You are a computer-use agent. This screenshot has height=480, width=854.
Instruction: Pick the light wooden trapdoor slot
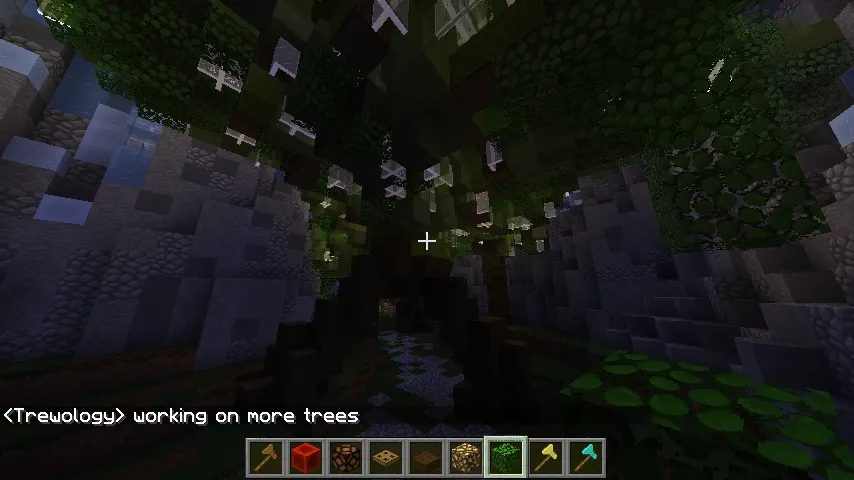point(387,457)
